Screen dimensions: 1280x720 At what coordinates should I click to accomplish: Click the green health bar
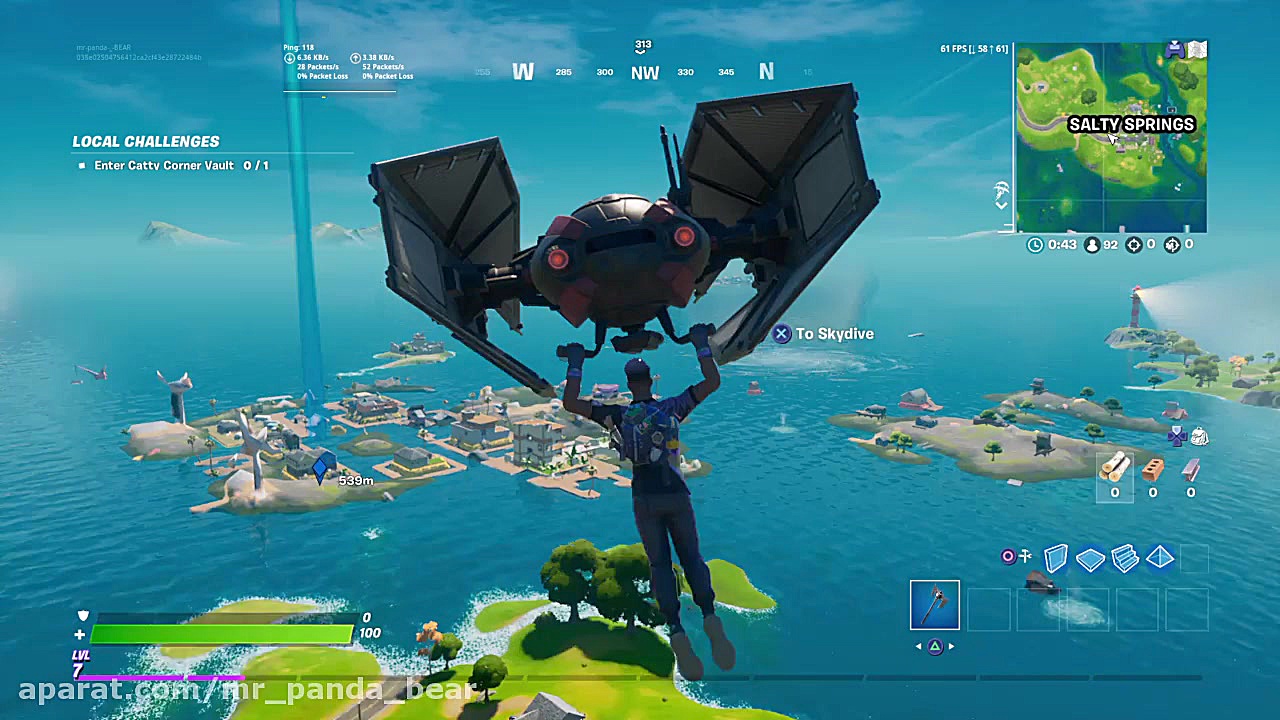point(220,634)
